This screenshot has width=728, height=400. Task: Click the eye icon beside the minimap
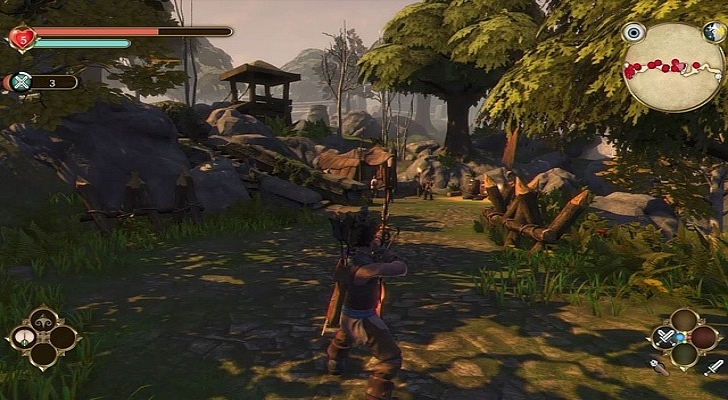632,33
